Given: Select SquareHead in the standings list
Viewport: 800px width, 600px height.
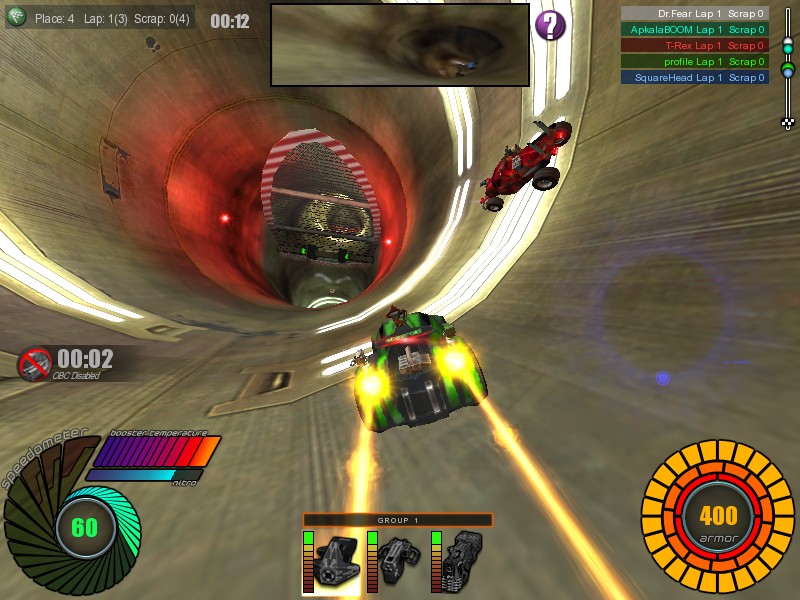Looking at the screenshot, I should point(694,77).
